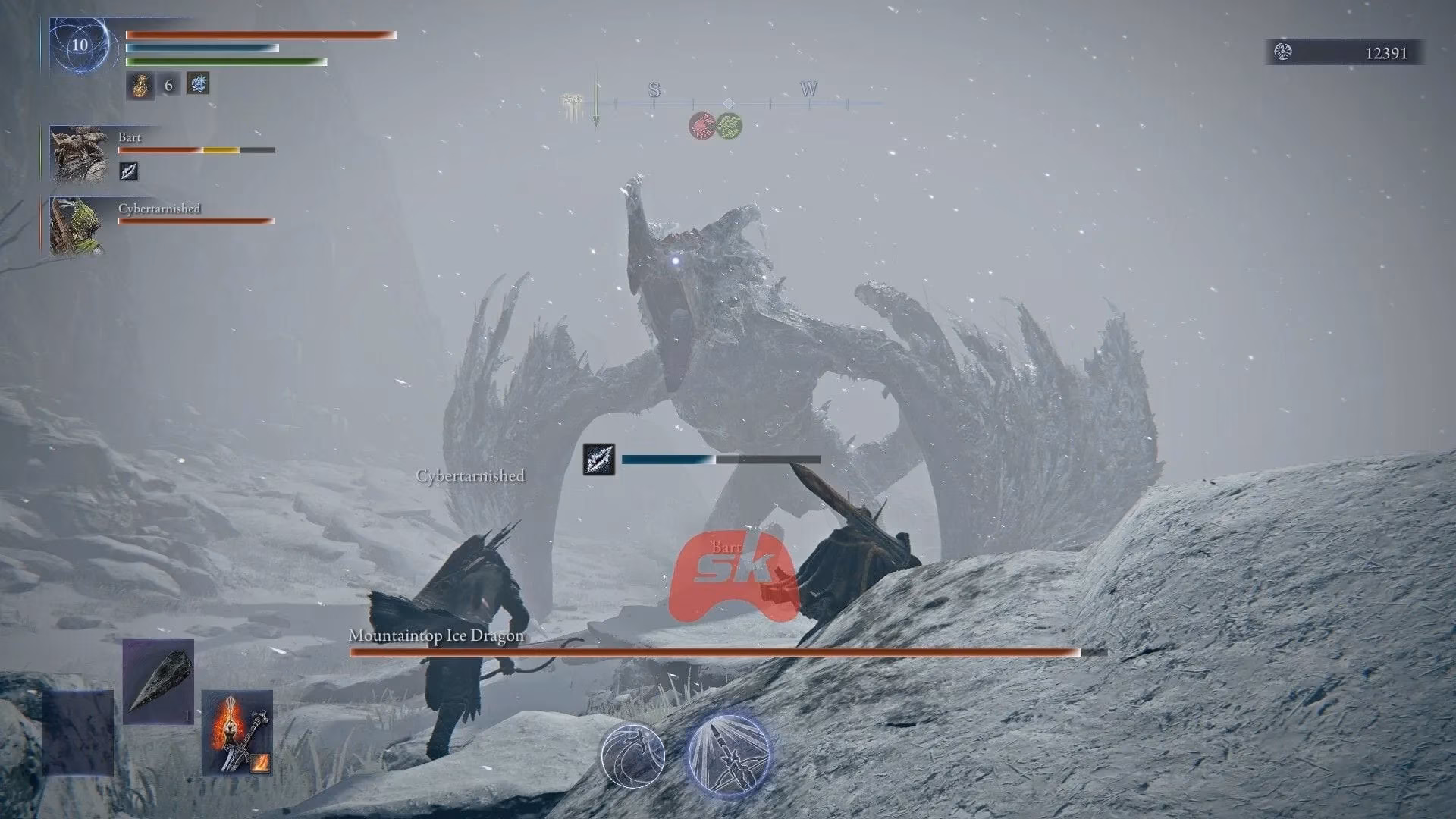
Task: Click the dagger buff icon under Bart's health bar
Action: [127, 171]
